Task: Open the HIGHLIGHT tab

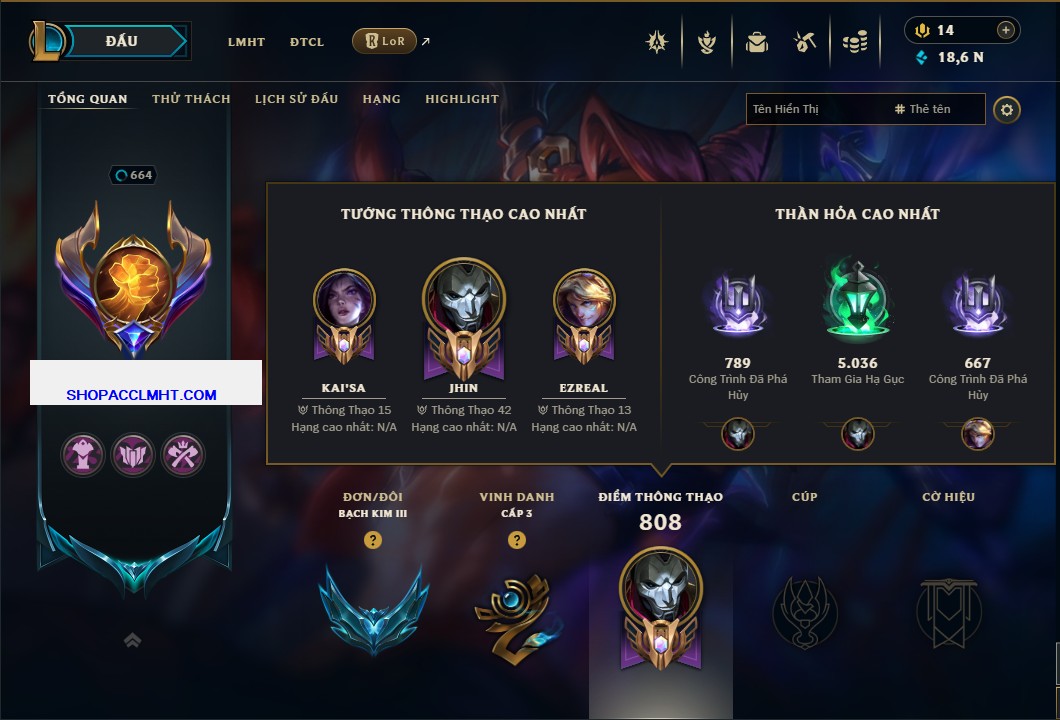Action: click(x=462, y=99)
